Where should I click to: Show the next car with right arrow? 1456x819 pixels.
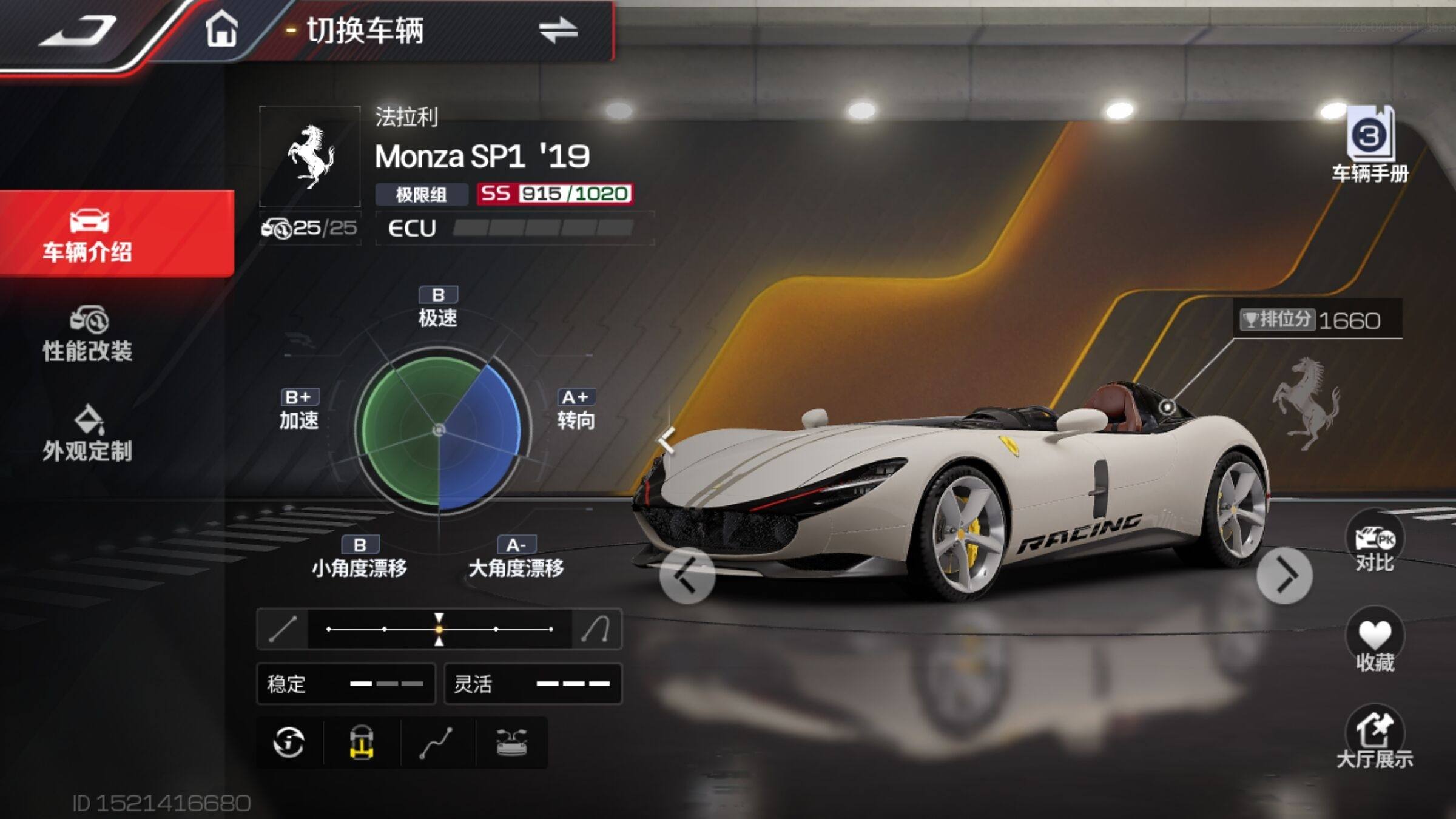1285,576
